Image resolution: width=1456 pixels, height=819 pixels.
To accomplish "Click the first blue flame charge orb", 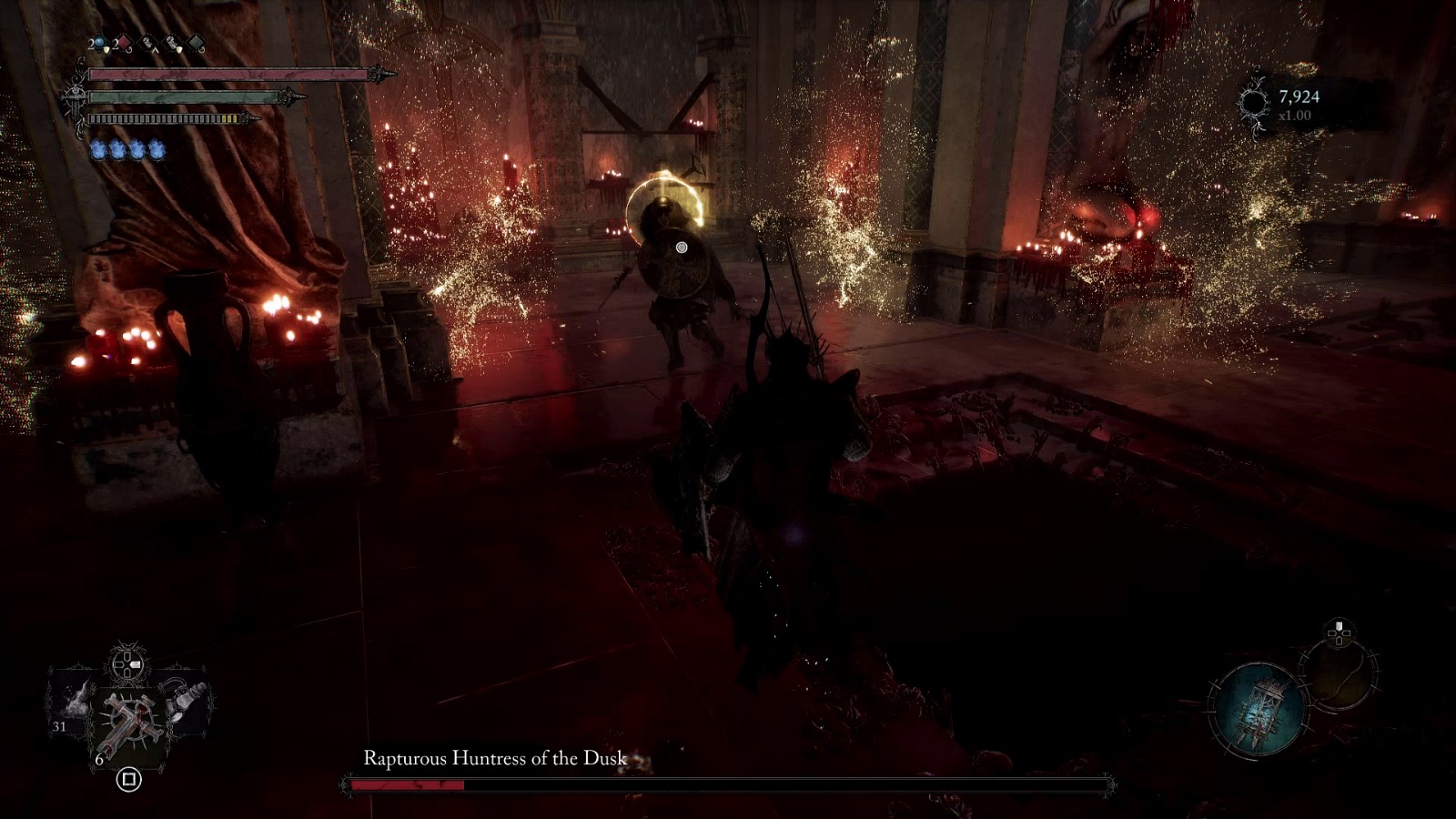I will pyautogui.click(x=99, y=148).
